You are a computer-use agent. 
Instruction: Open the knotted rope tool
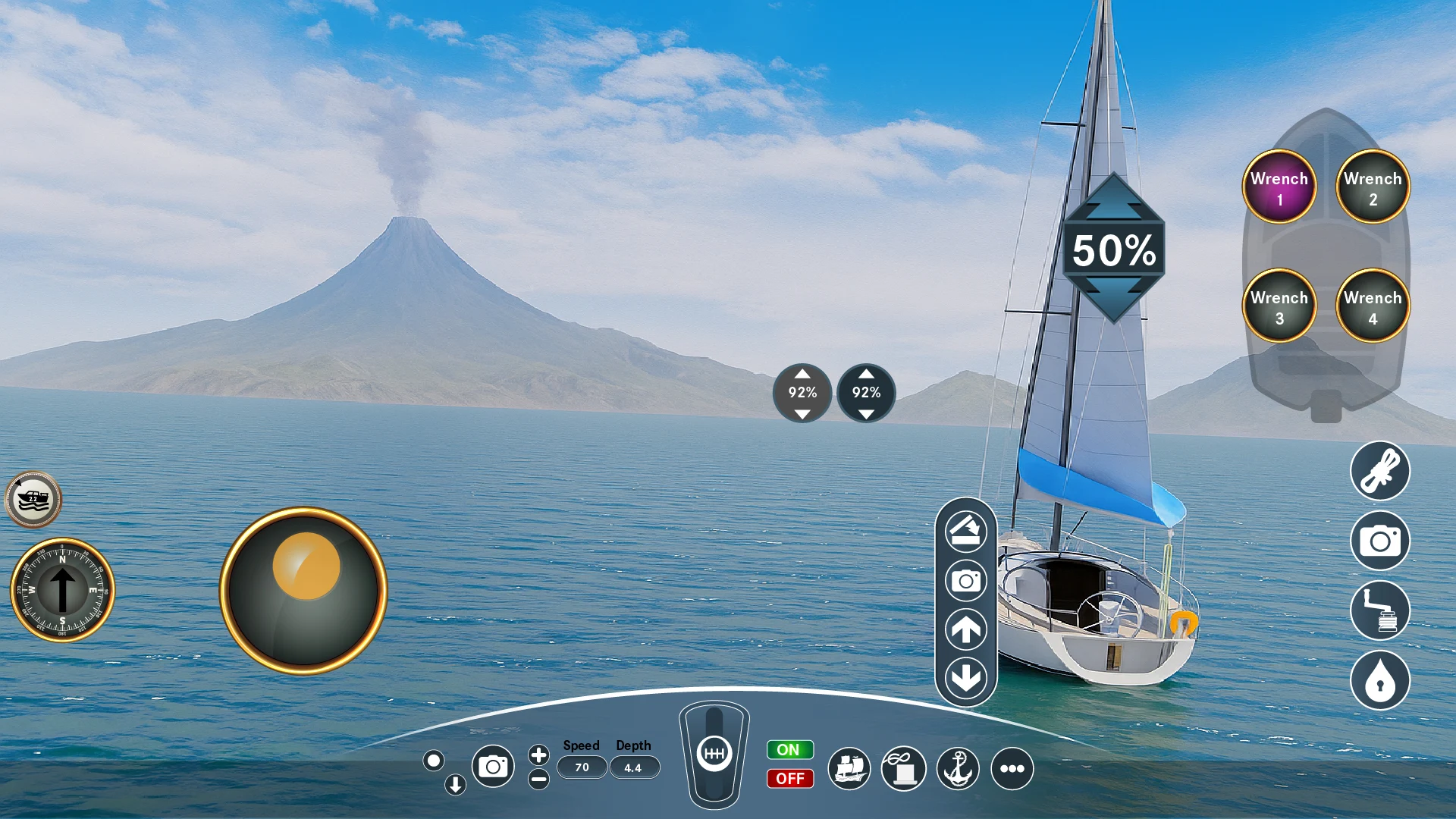tap(1380, 471)
